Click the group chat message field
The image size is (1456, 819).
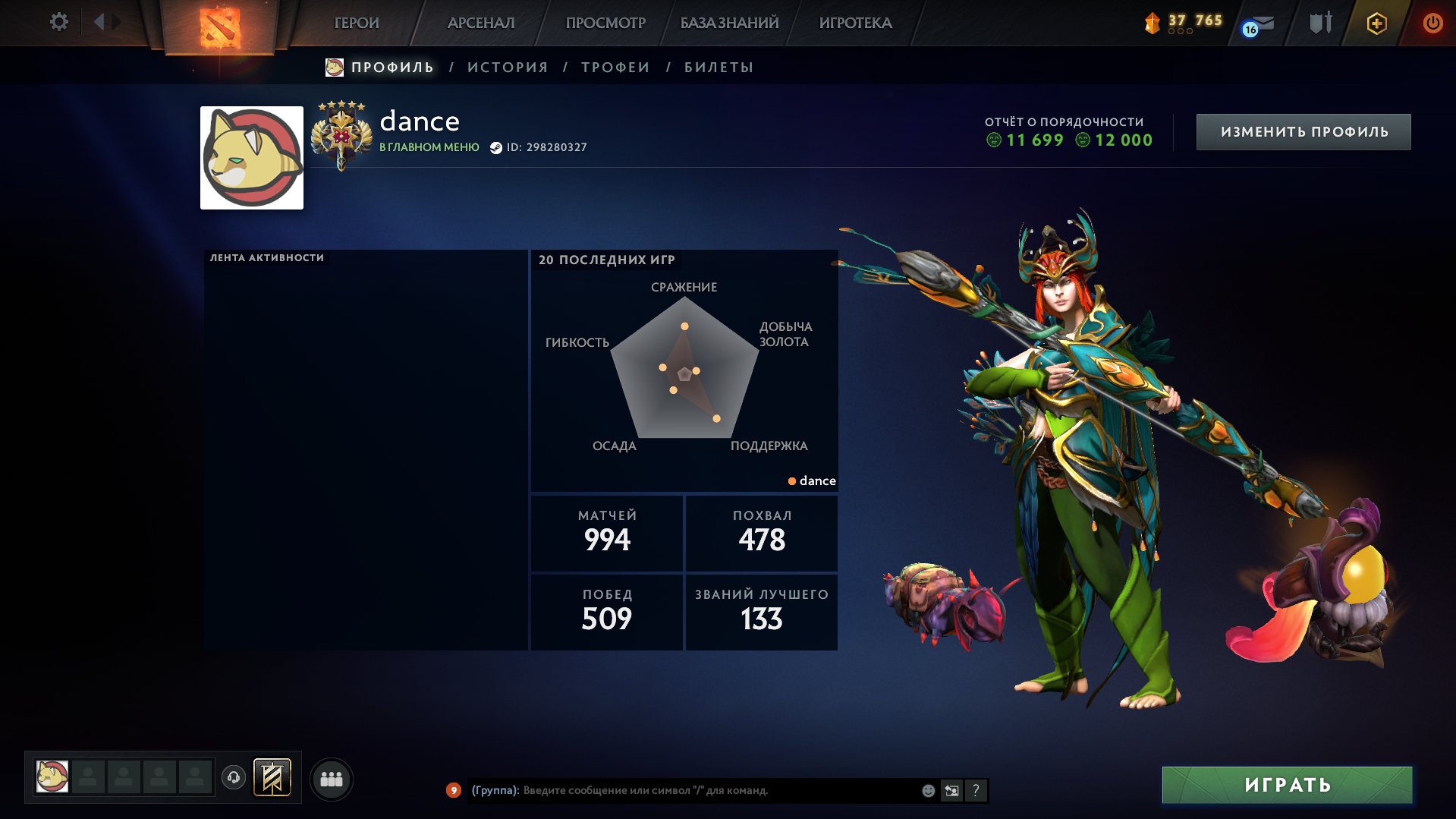coord(713,791)
